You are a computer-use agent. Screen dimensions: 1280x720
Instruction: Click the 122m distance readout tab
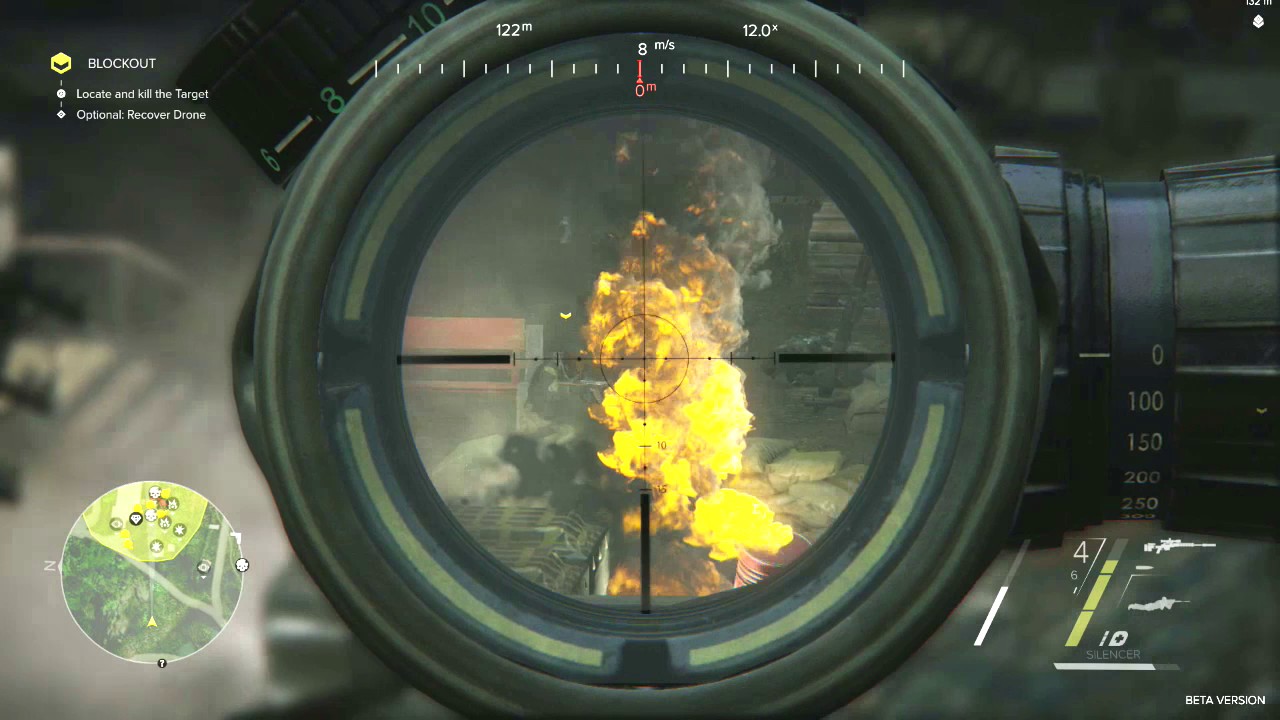coord(513,30)
